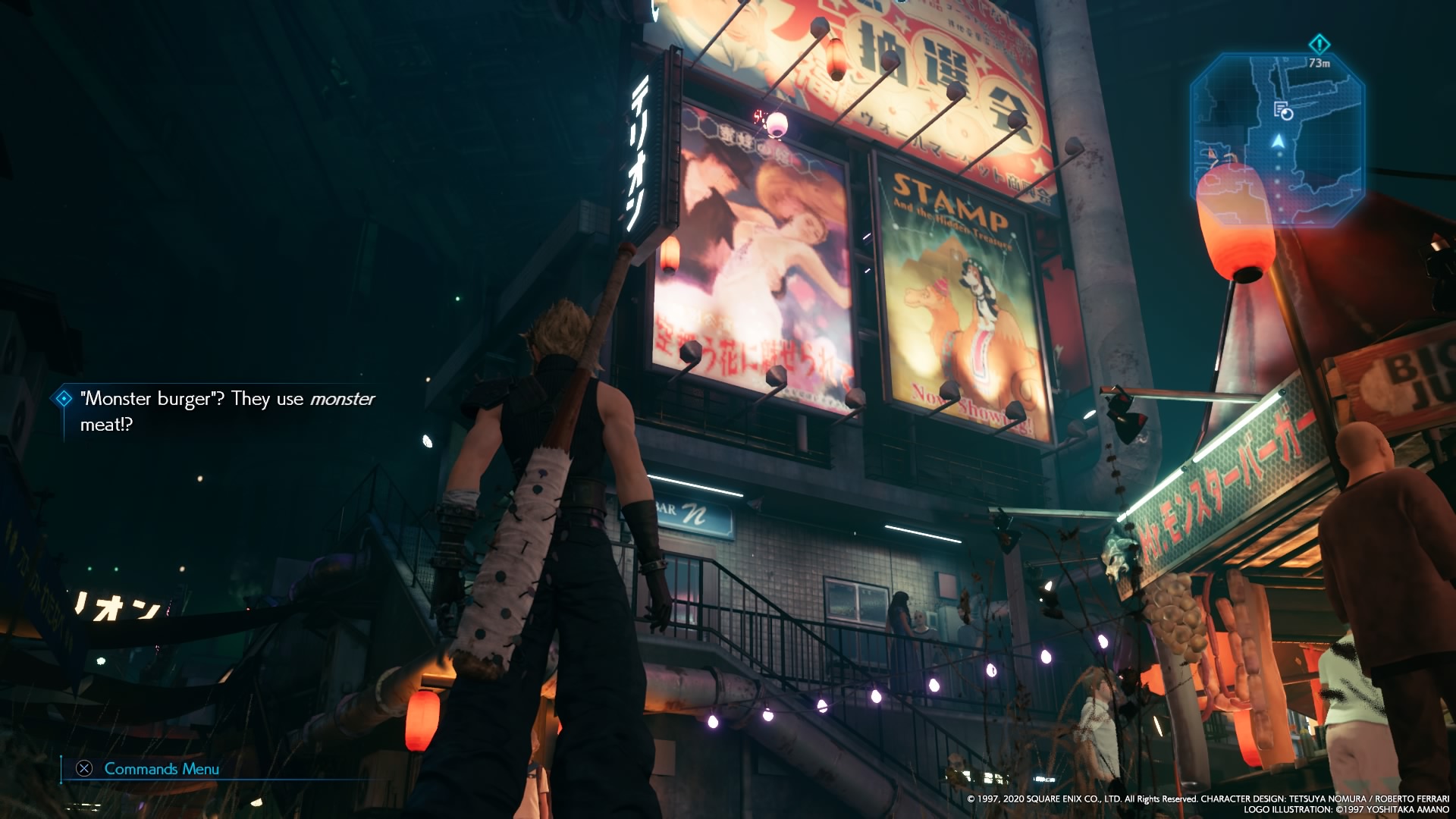Open the Commands Menu

(148, 768)
